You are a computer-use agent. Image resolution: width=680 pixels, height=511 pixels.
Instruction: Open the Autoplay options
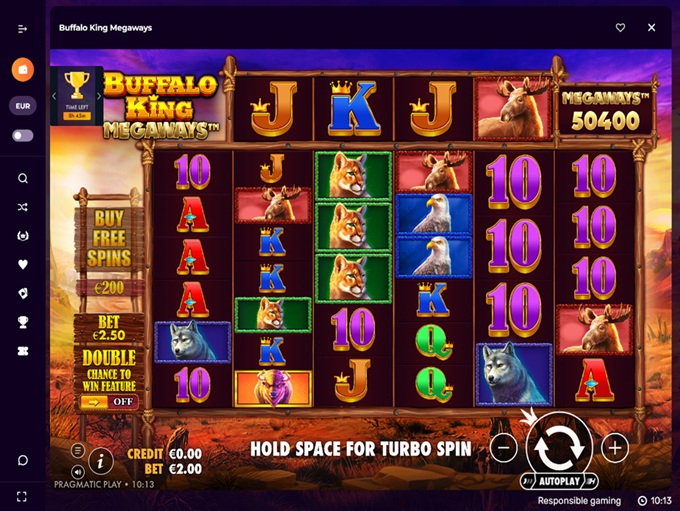(x=559, y=481)
